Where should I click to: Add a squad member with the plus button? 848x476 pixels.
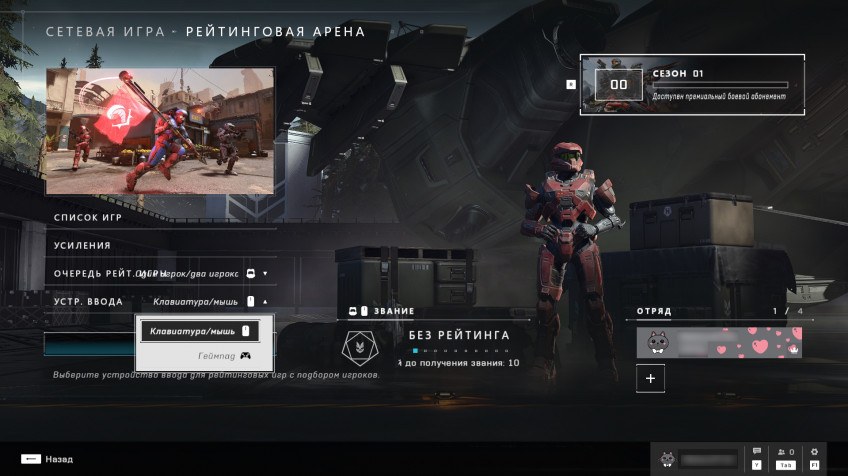[650, 378]
